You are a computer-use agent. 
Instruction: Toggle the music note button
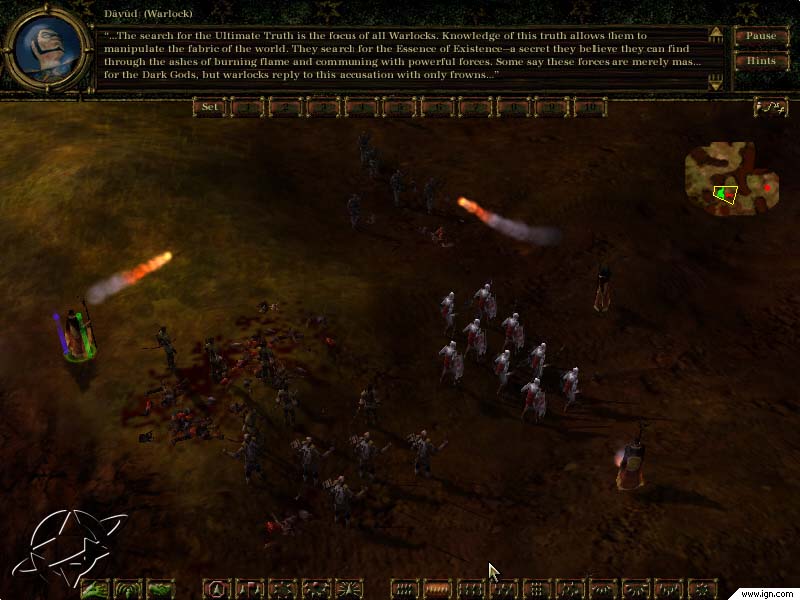(770, 107)
